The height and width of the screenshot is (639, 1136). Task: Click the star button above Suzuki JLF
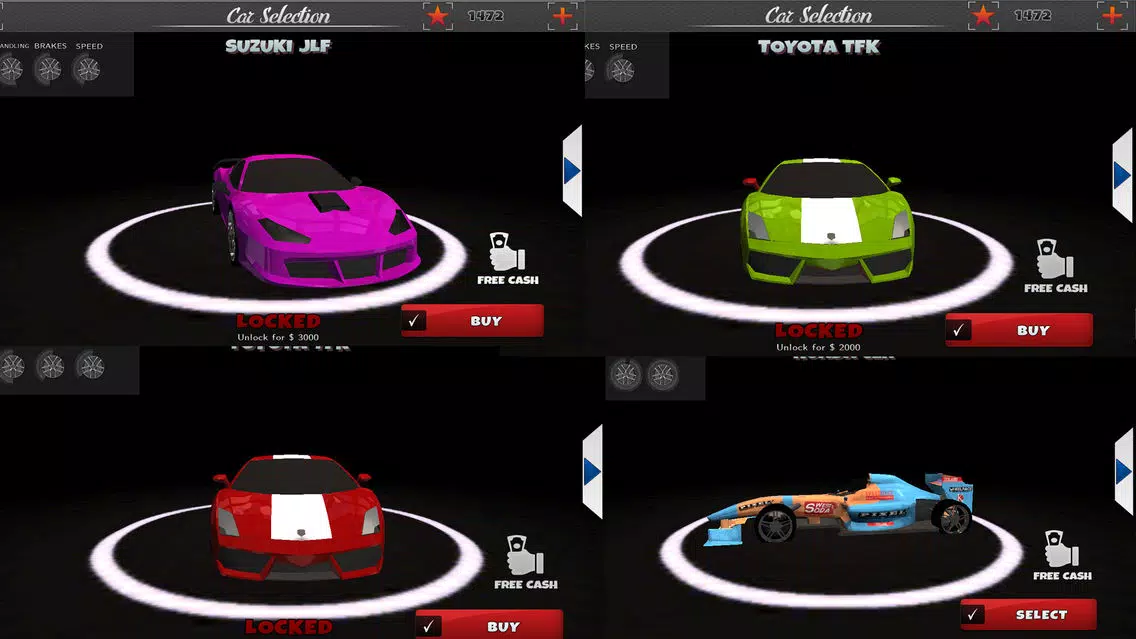click(x=437, y=16)
